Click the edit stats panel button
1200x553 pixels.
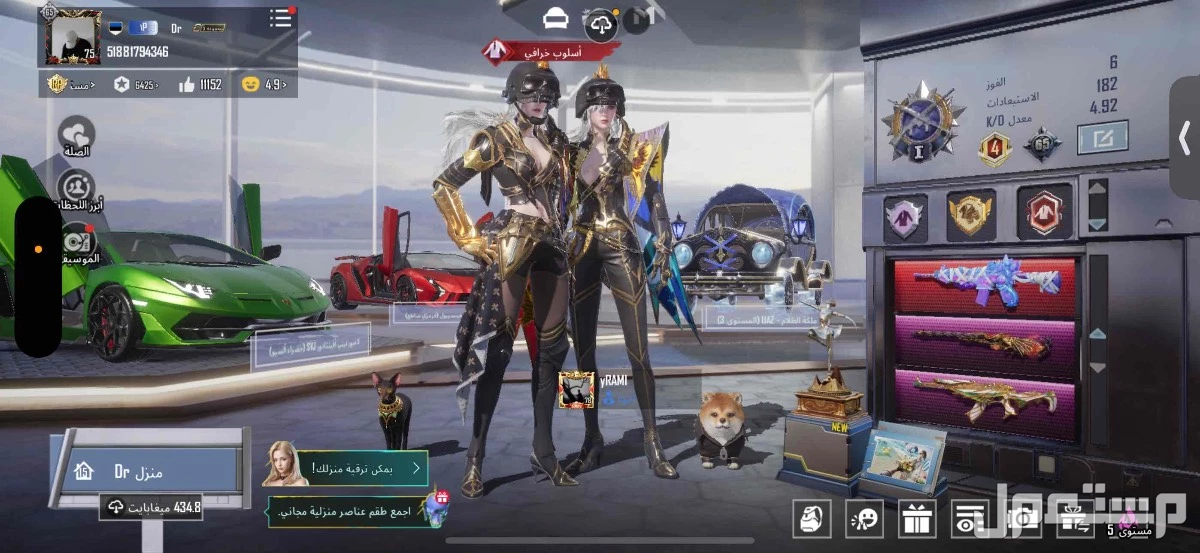click(x=1102, y=137)
